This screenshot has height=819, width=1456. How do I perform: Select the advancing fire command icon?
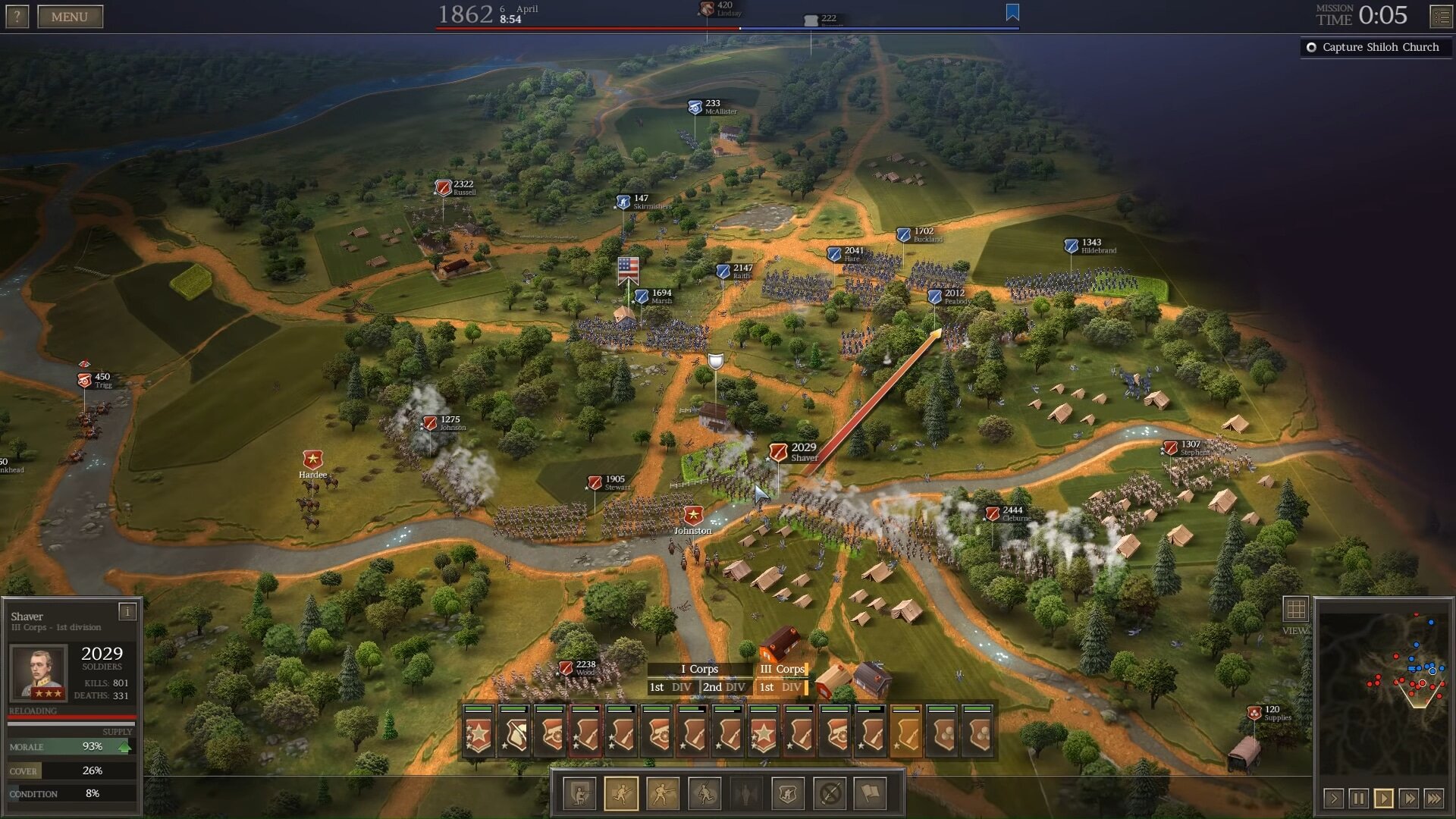663,793
